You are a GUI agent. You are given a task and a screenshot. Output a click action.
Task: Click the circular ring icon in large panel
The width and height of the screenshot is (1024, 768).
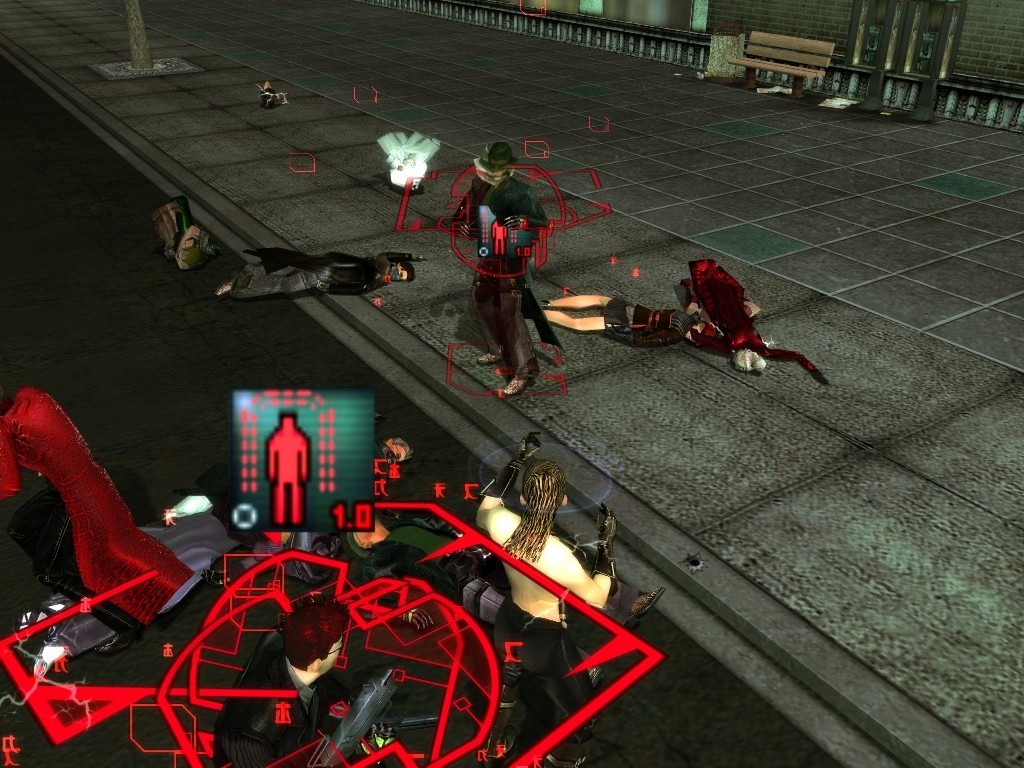243,516
